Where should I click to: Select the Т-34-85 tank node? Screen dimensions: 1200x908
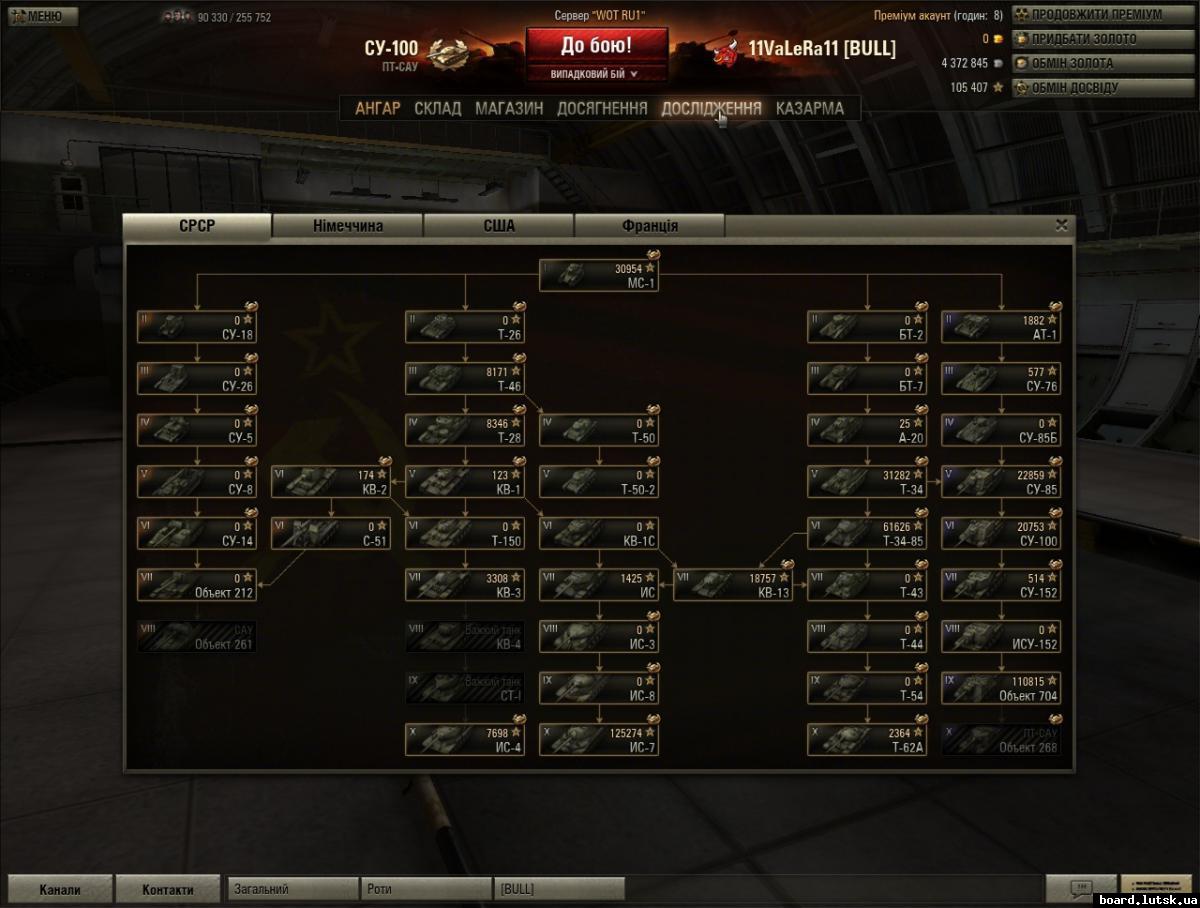pos(867,534)
